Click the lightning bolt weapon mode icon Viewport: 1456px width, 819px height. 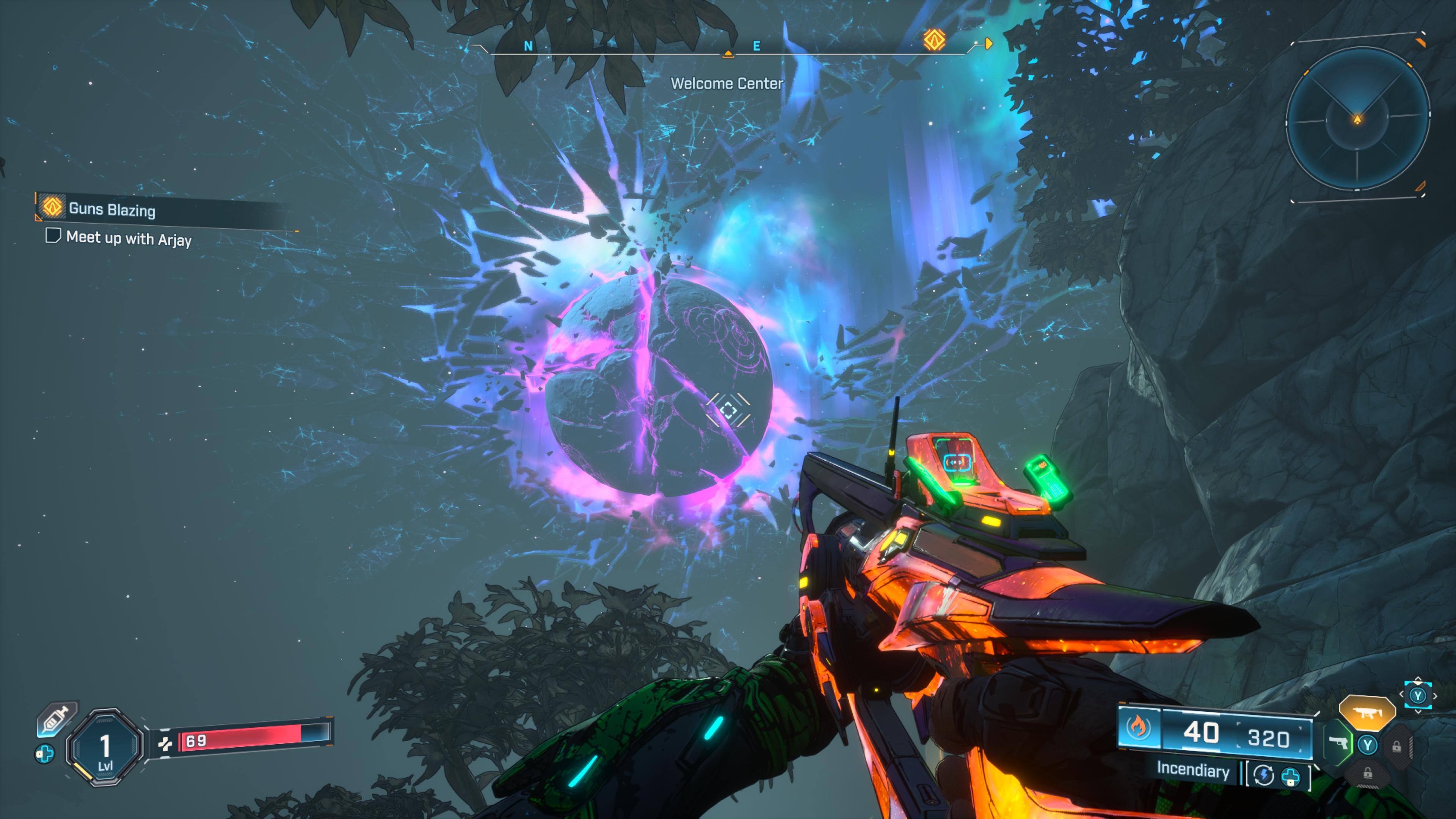1263,775
